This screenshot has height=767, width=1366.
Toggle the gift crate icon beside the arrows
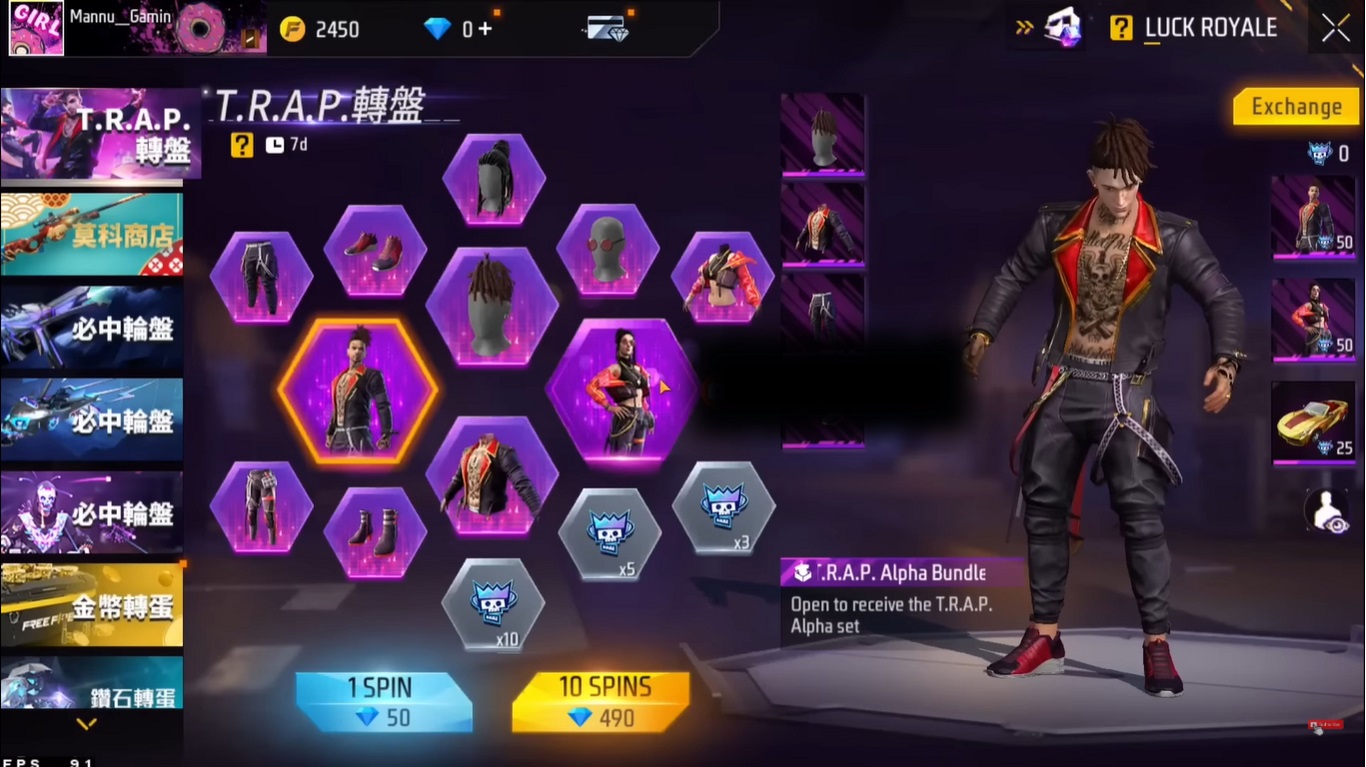(x=1063, y=26)
